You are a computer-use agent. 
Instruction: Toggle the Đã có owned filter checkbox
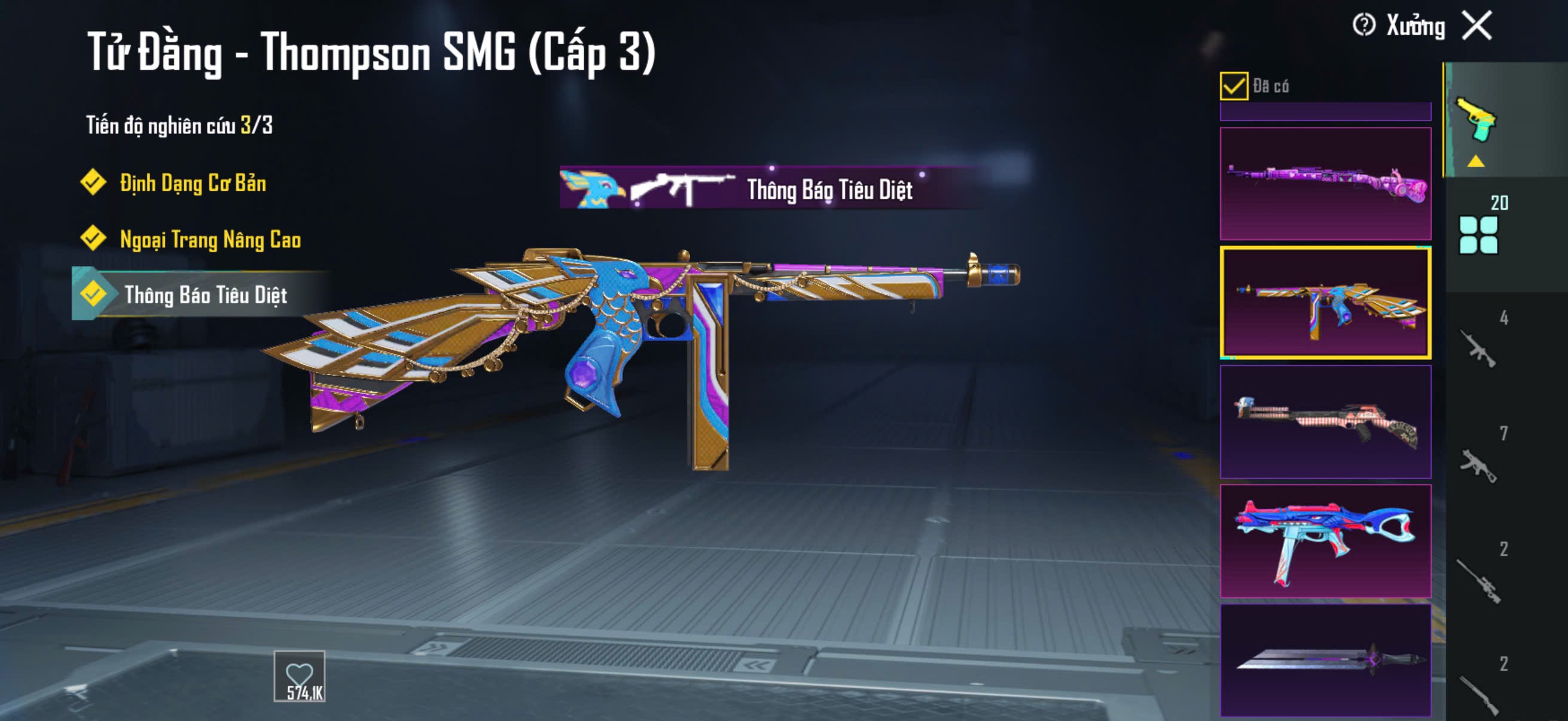tap(1234, 85)
